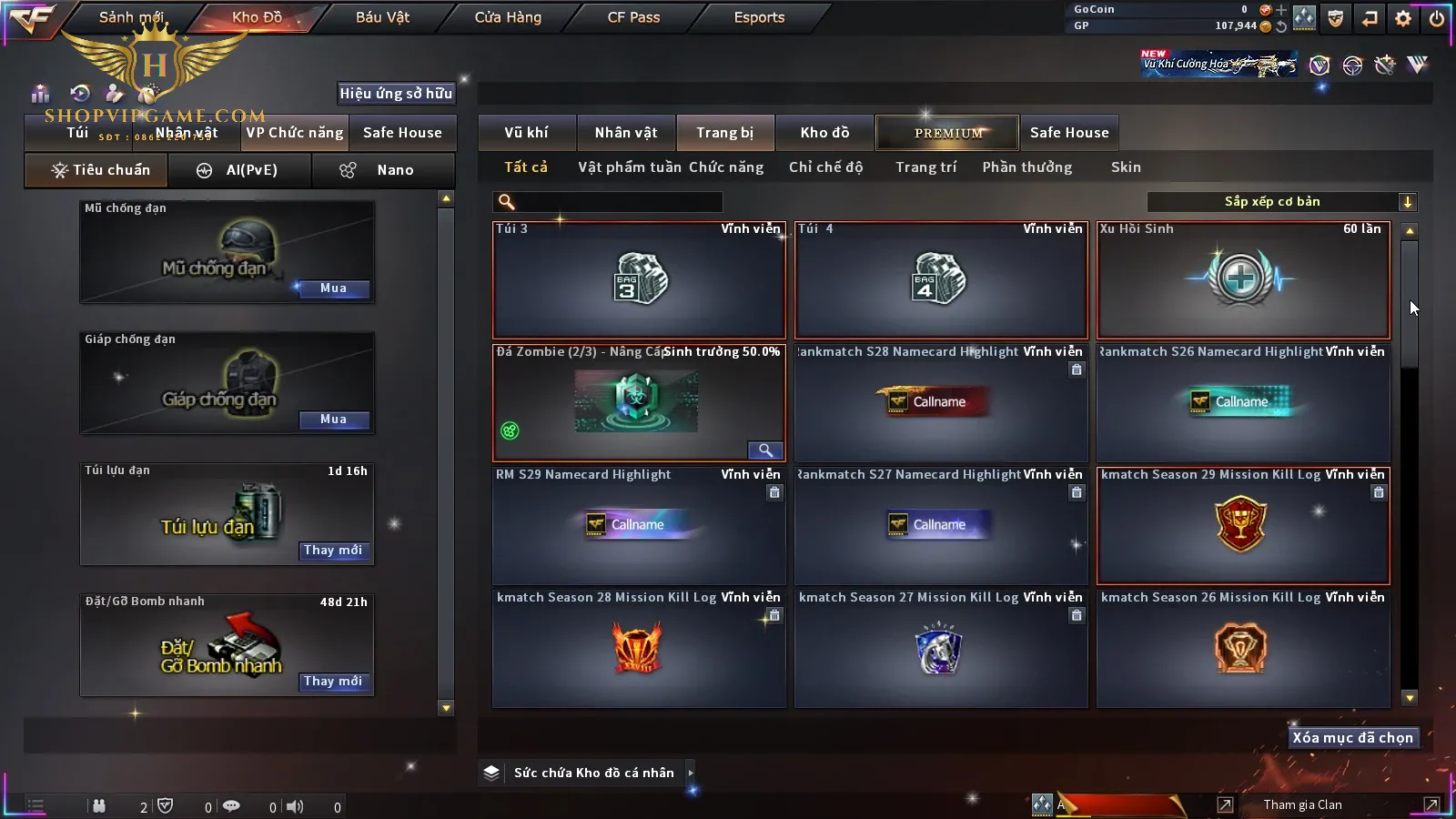Open the Cửa Hàng shop menu
The image size is (1456, 819).
point(508,17)
